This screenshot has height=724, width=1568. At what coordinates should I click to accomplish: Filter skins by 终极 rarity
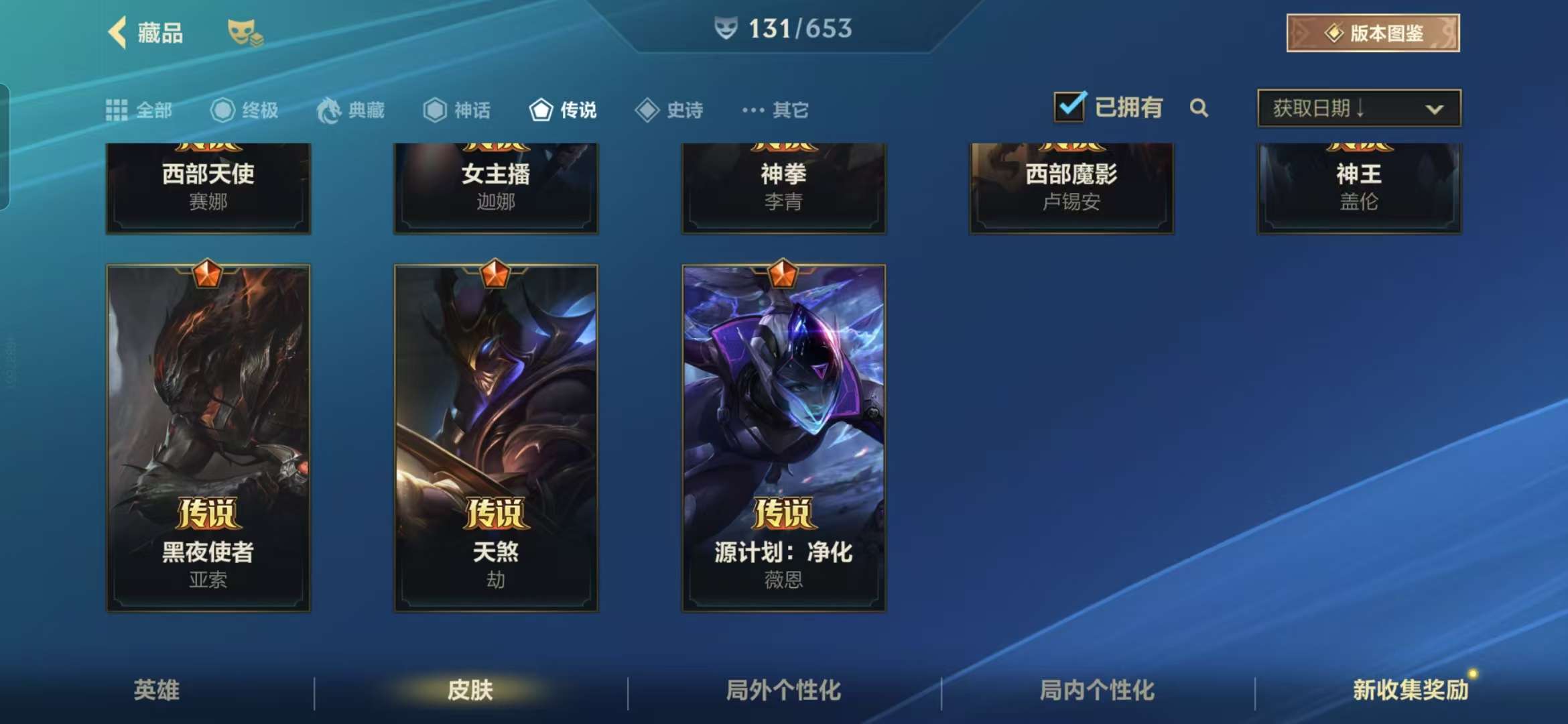tap(245, 110)
